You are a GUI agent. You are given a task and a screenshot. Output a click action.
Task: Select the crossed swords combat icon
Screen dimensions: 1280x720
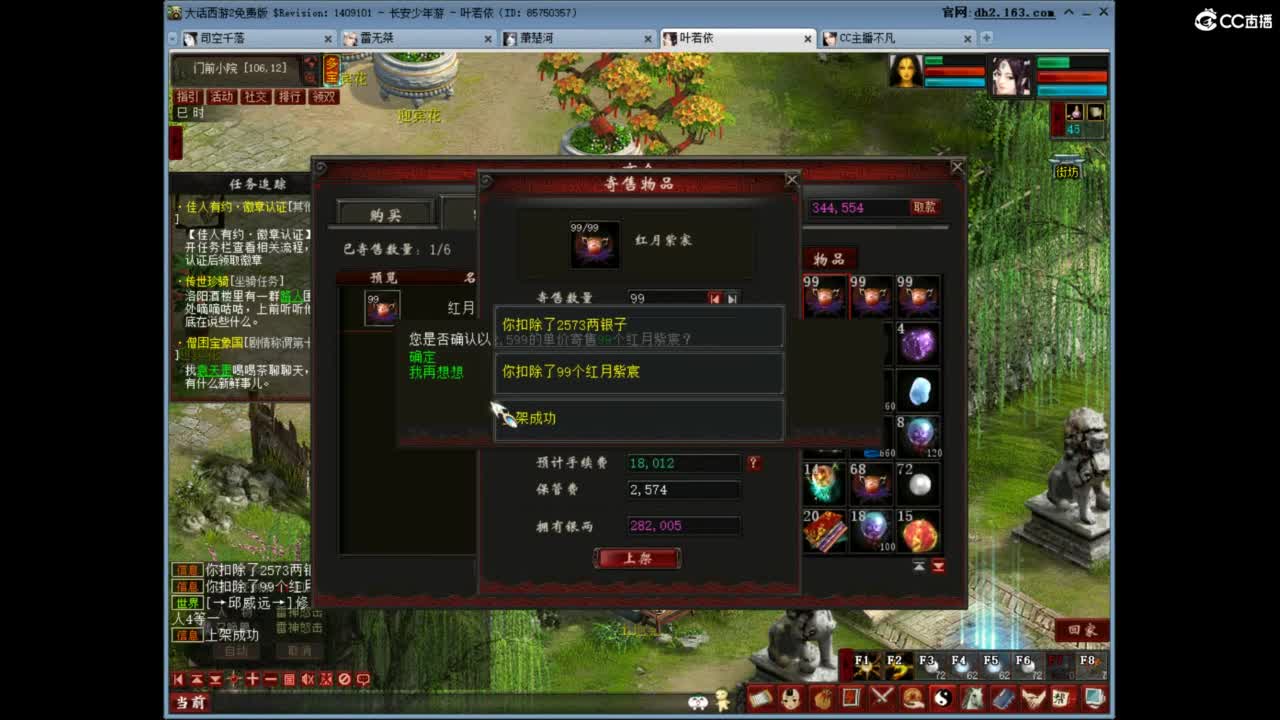click(882, 697)
